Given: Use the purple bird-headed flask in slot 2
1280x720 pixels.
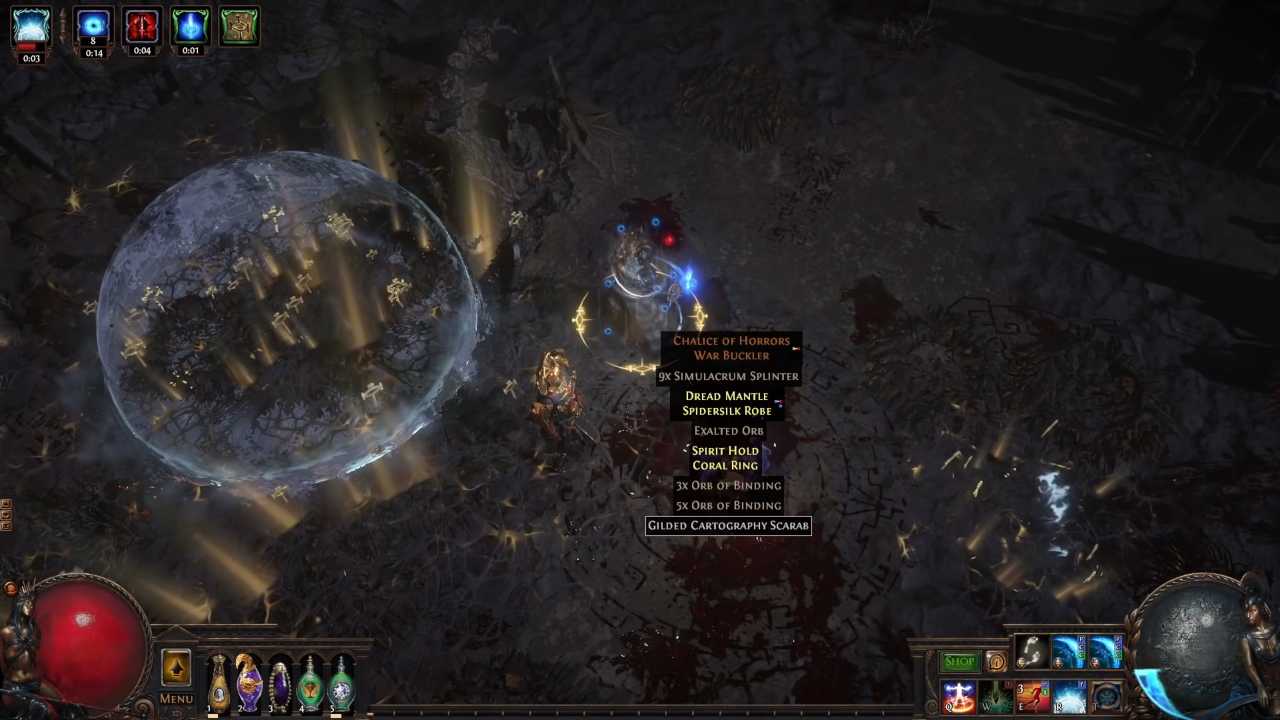Looking at the screenshot, I should [x=249, y=682].
